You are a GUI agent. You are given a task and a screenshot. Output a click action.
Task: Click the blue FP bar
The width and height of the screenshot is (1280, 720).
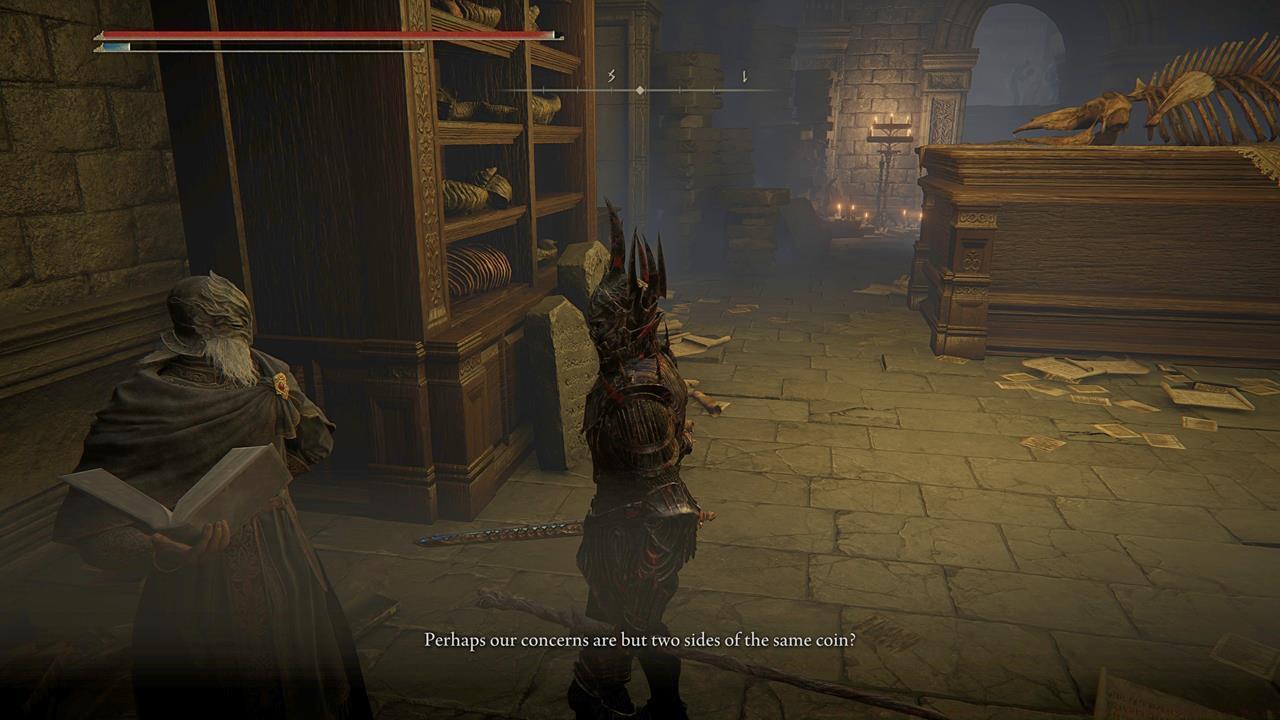point(110,45)
